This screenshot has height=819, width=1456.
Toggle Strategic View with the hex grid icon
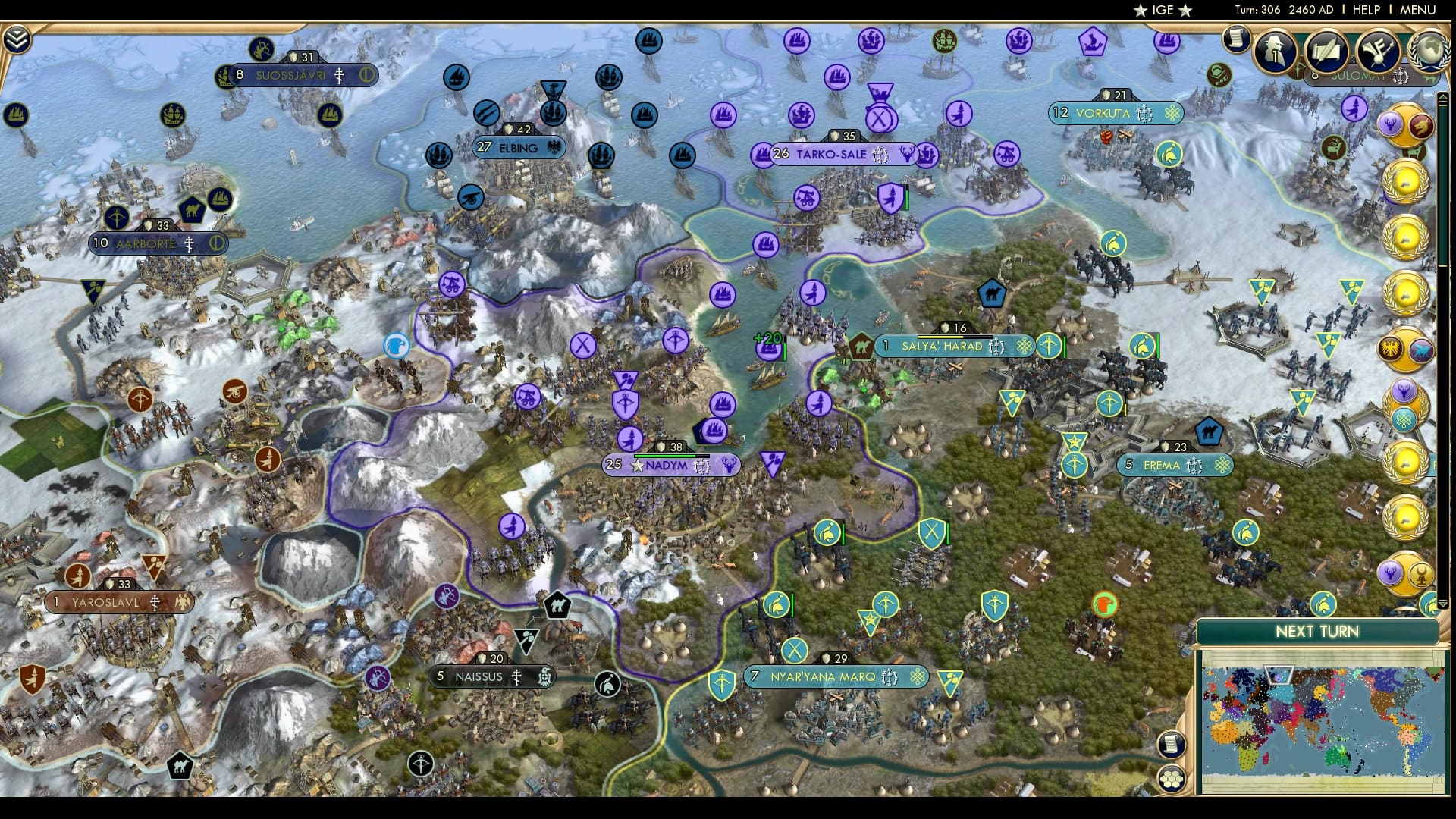tap(1172, 778)
